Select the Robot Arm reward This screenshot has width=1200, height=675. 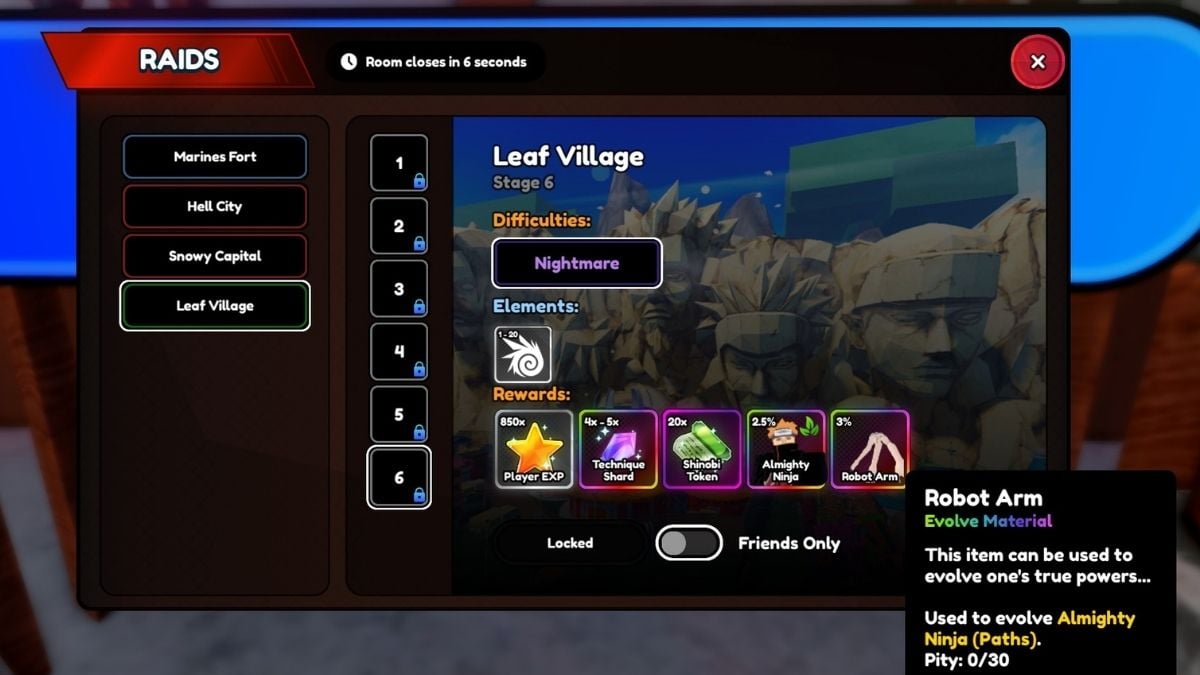point(869,449)
